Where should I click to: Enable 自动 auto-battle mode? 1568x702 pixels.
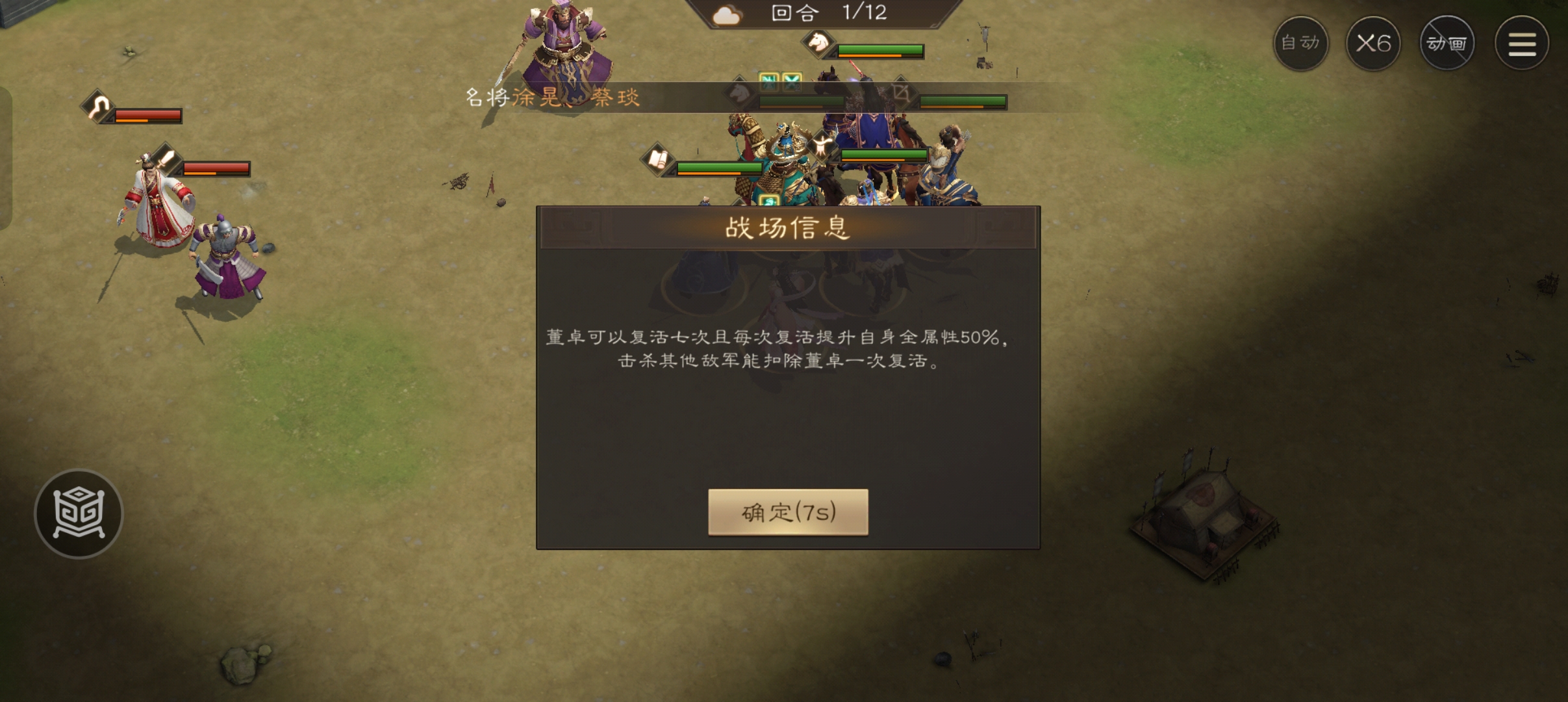1301,43
